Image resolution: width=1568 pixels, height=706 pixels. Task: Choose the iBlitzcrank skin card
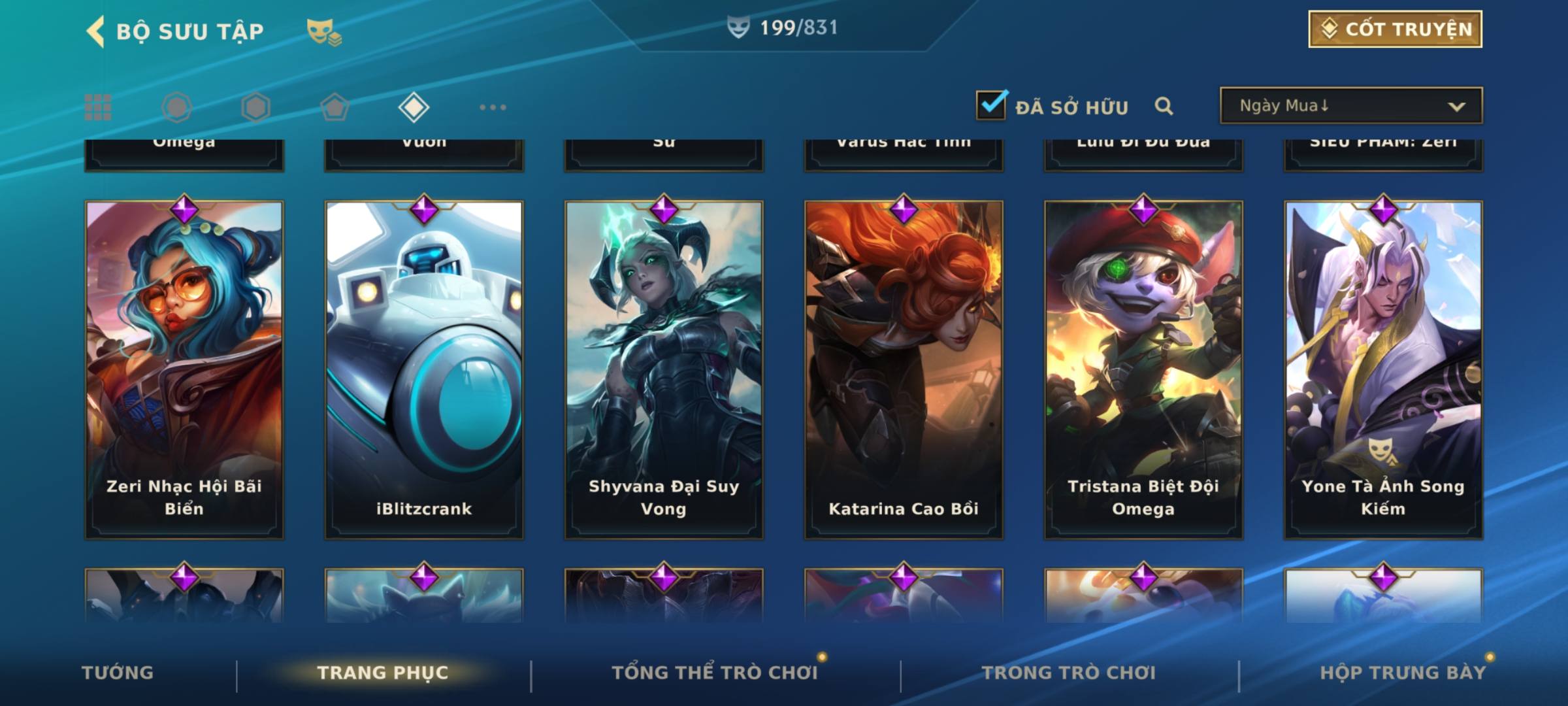(424, 369)
